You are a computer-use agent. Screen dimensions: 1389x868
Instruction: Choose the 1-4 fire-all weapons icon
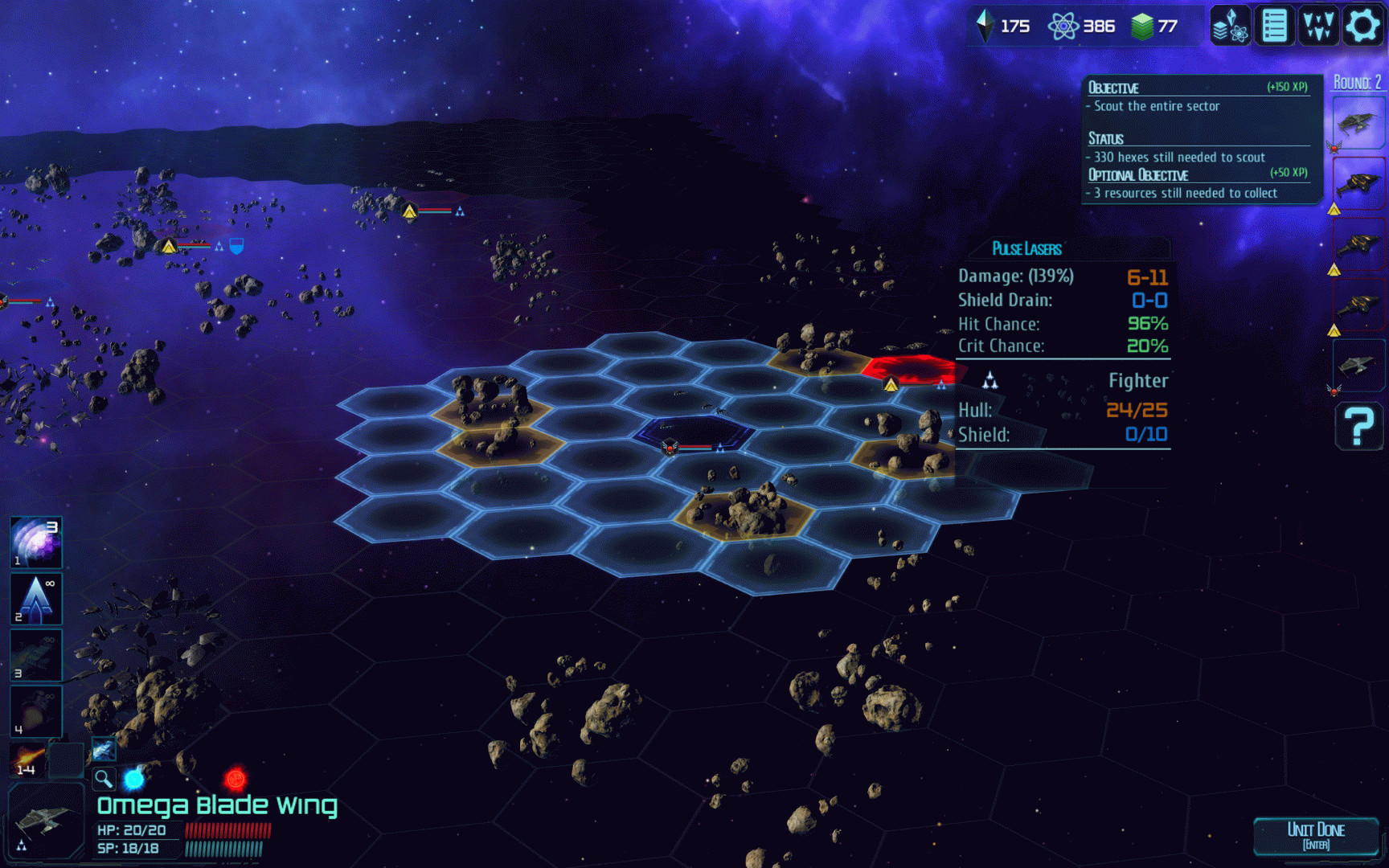pyautogui.click(x=27, y=759)
